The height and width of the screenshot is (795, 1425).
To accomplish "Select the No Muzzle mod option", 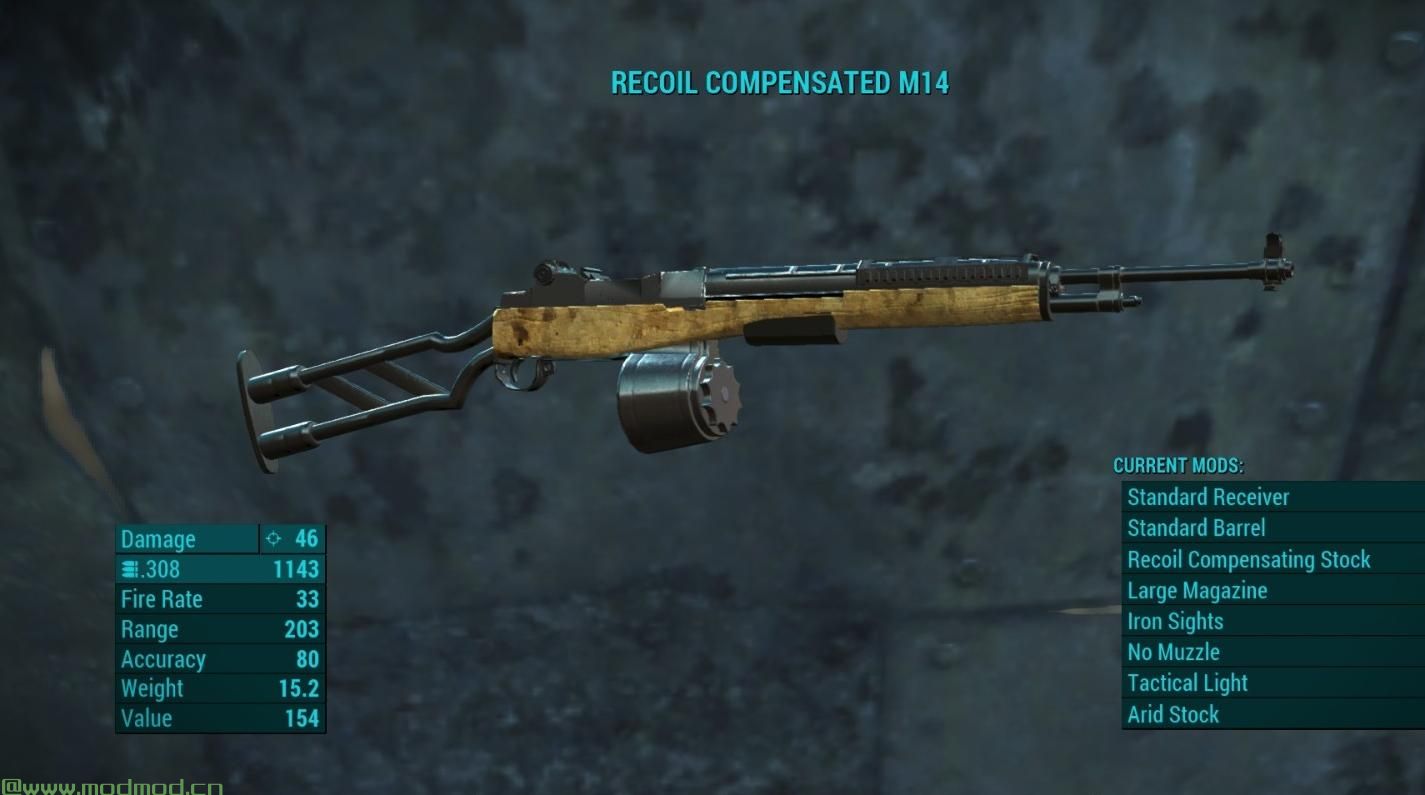I will [x=1176, y=652].
